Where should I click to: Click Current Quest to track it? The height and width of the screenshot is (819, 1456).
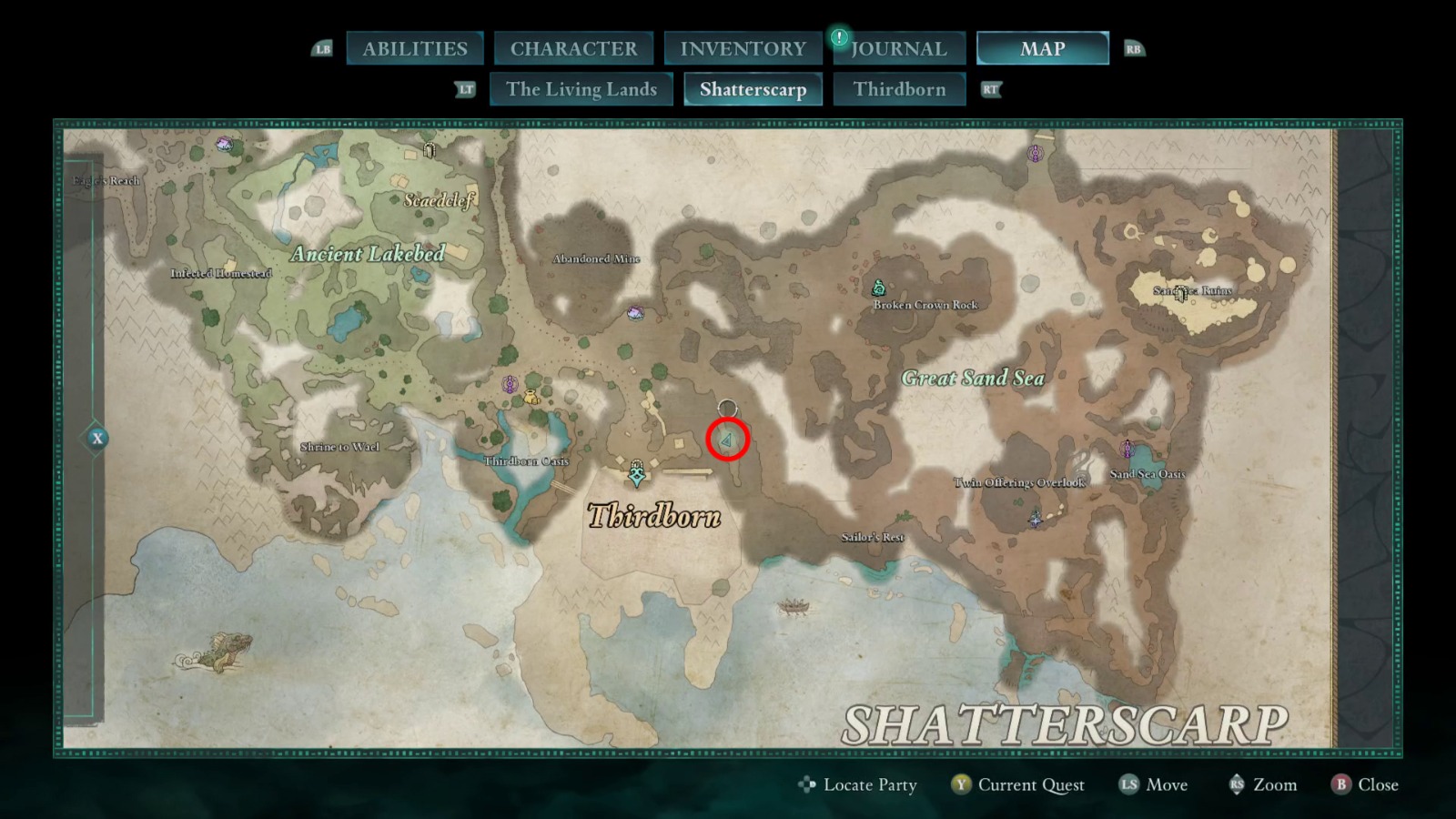point(1029,784)
